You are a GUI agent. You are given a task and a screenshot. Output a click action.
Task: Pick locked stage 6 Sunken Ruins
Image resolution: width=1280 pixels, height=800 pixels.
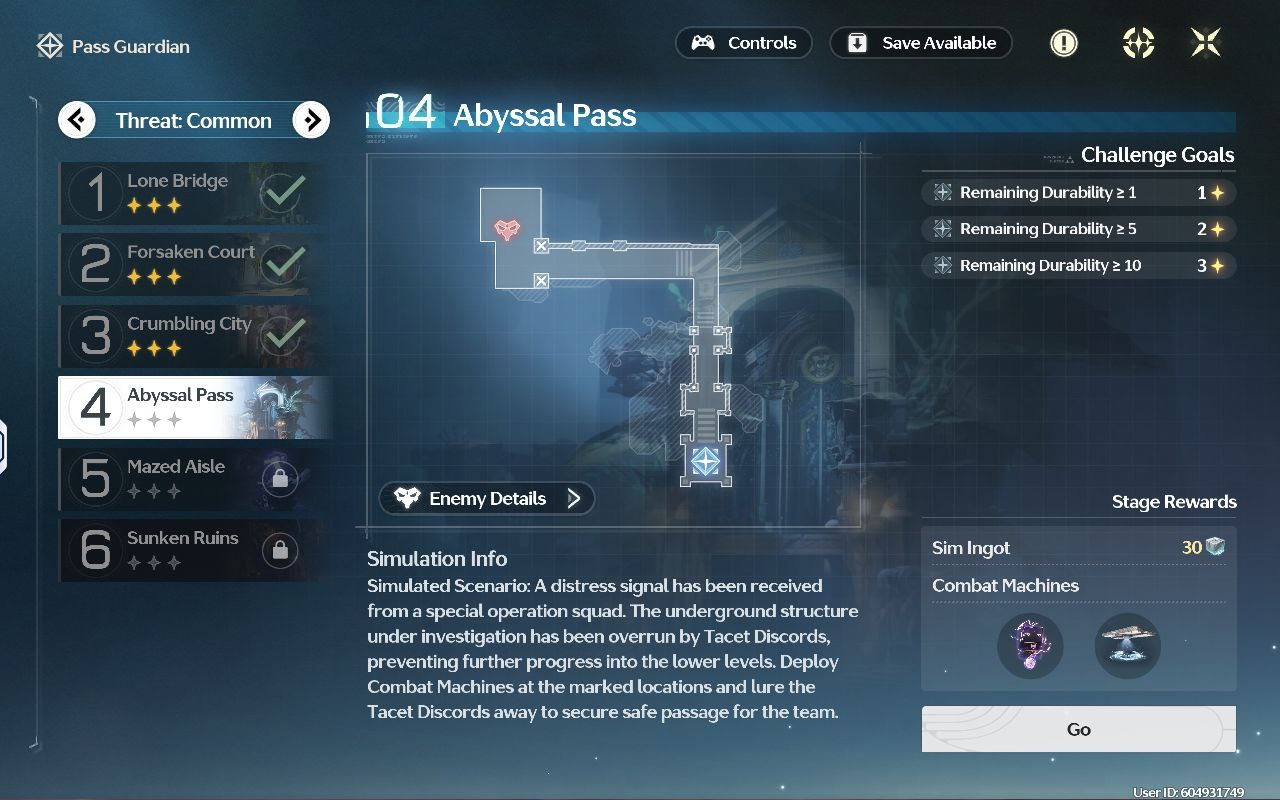(193, 549)
